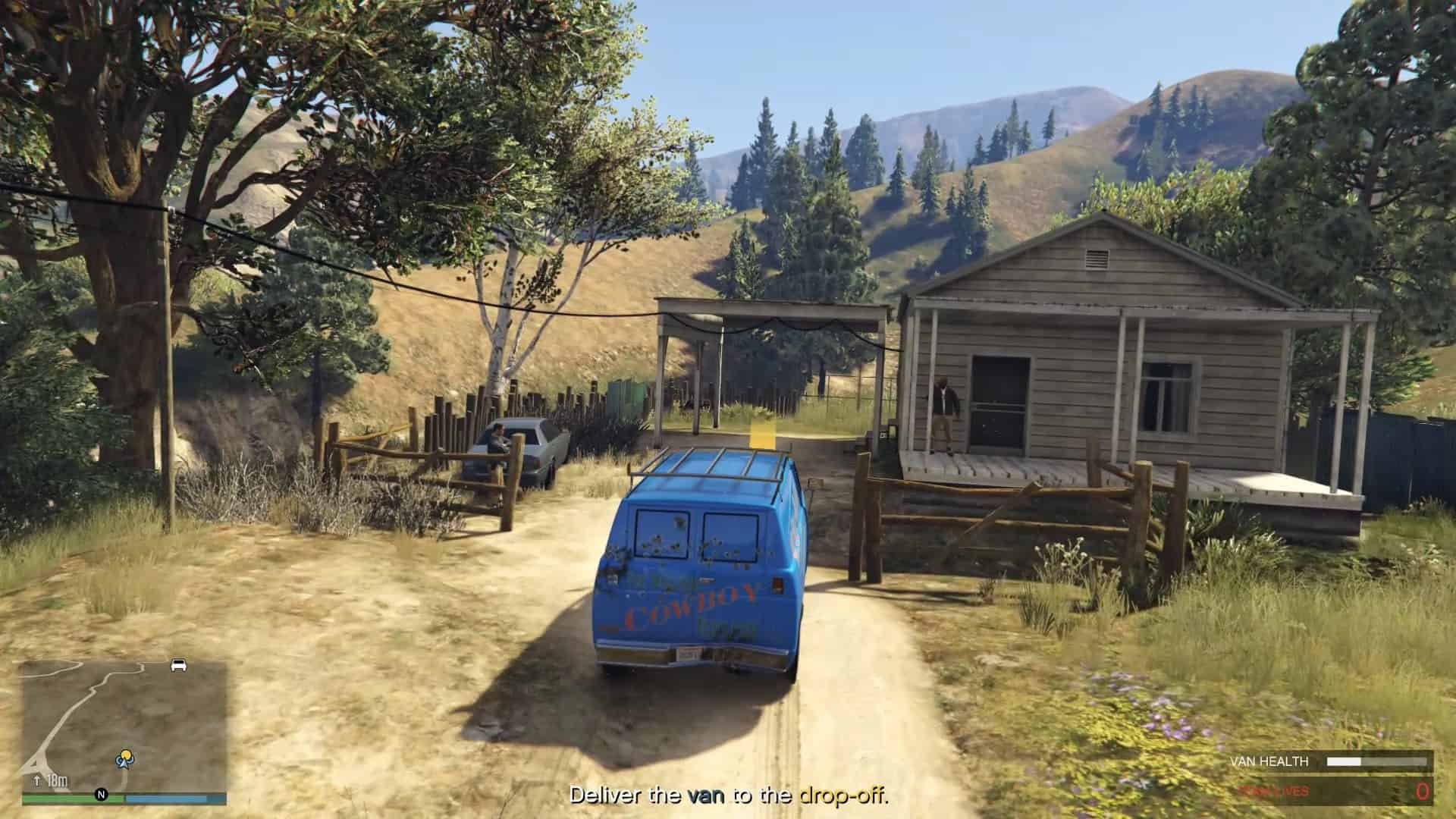Click the North indicator on the minimap edge
Image resolution: width=1456 pixels, height=819 pixels.
(101, 793)
